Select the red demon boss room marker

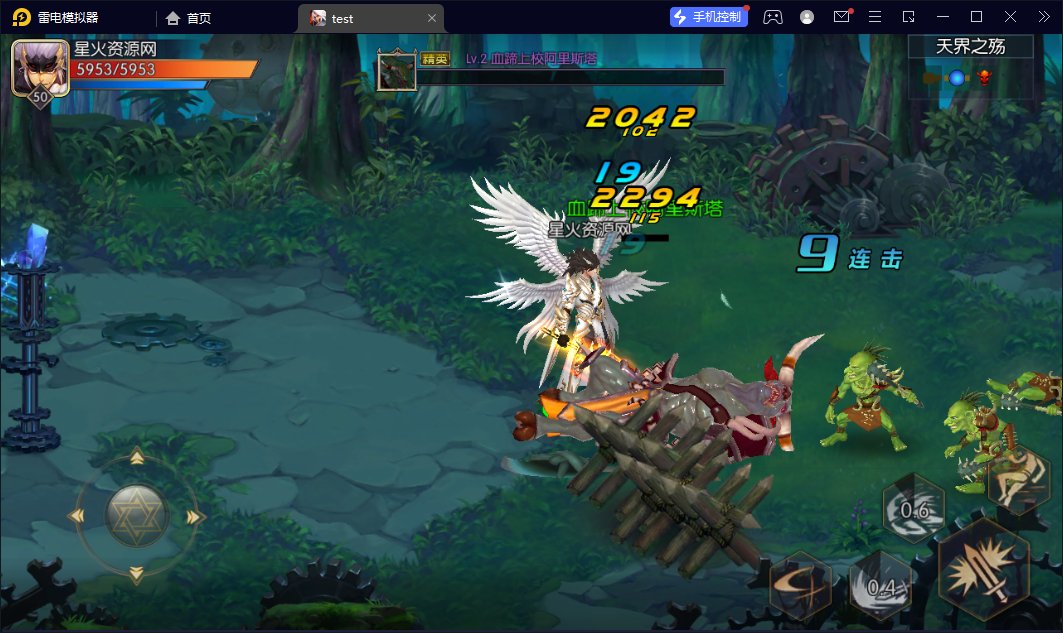[x=984, y=77]
